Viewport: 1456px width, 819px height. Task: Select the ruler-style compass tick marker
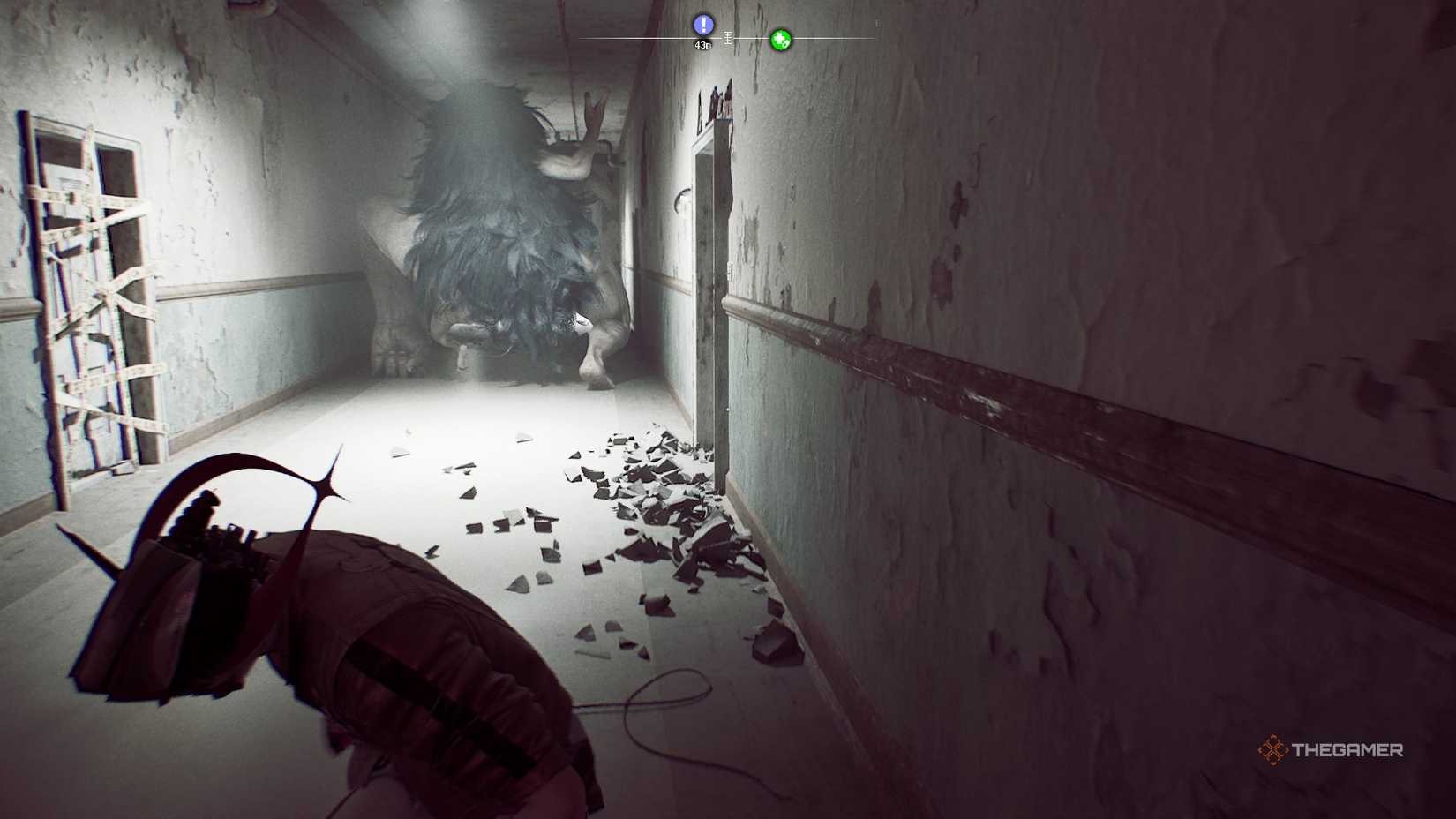pyautogui.click(x=728, y=39)
